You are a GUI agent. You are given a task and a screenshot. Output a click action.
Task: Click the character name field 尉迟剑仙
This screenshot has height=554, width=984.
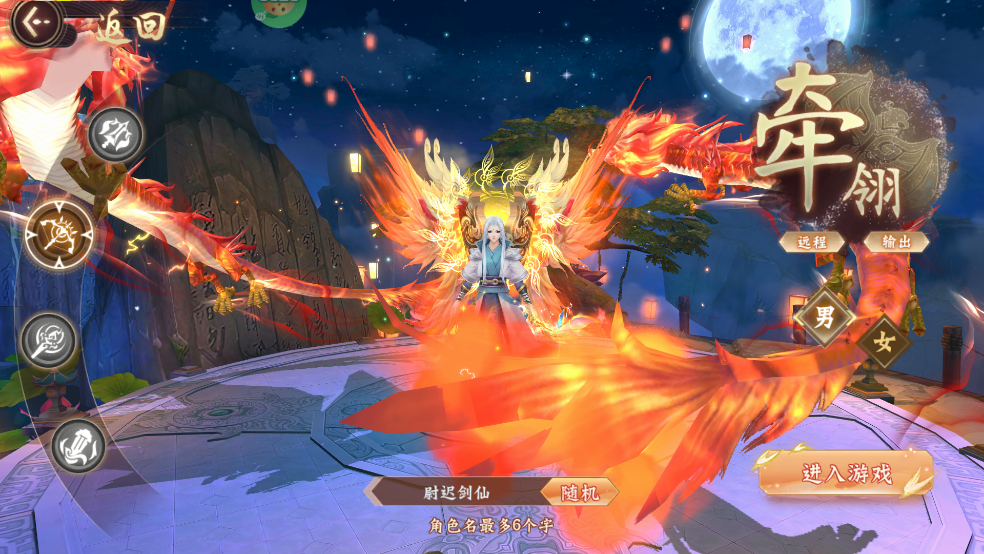[x=456, y=492]
